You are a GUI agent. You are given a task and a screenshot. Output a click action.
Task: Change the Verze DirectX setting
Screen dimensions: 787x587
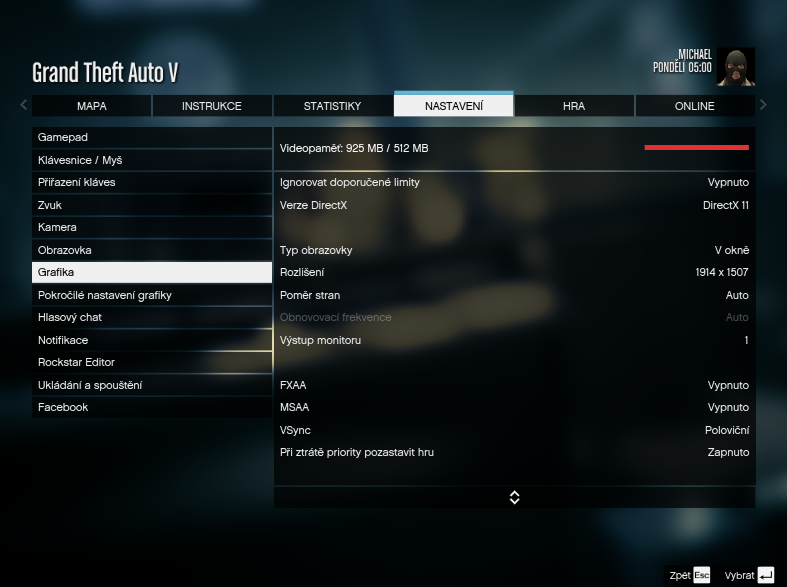pos(514,205)
